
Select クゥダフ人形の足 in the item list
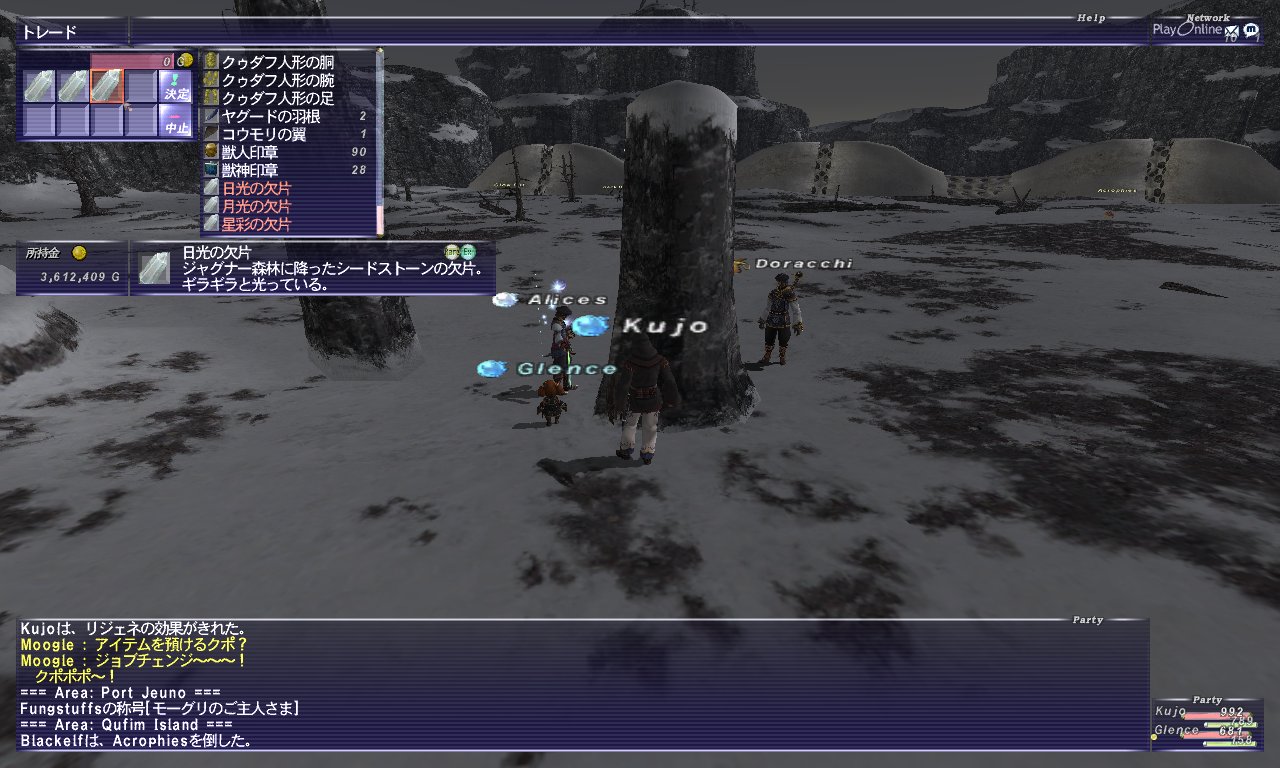[x=278, y=98]
